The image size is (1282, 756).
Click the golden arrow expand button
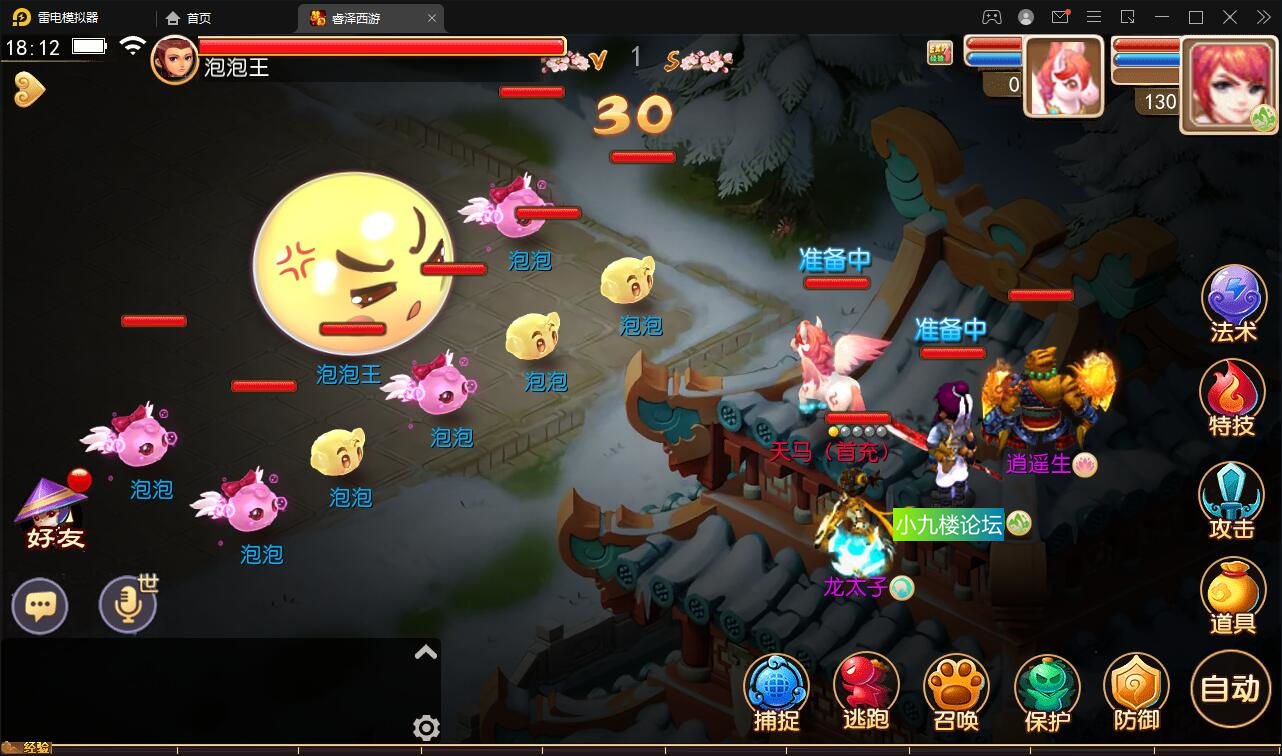(x=29, y=90)
